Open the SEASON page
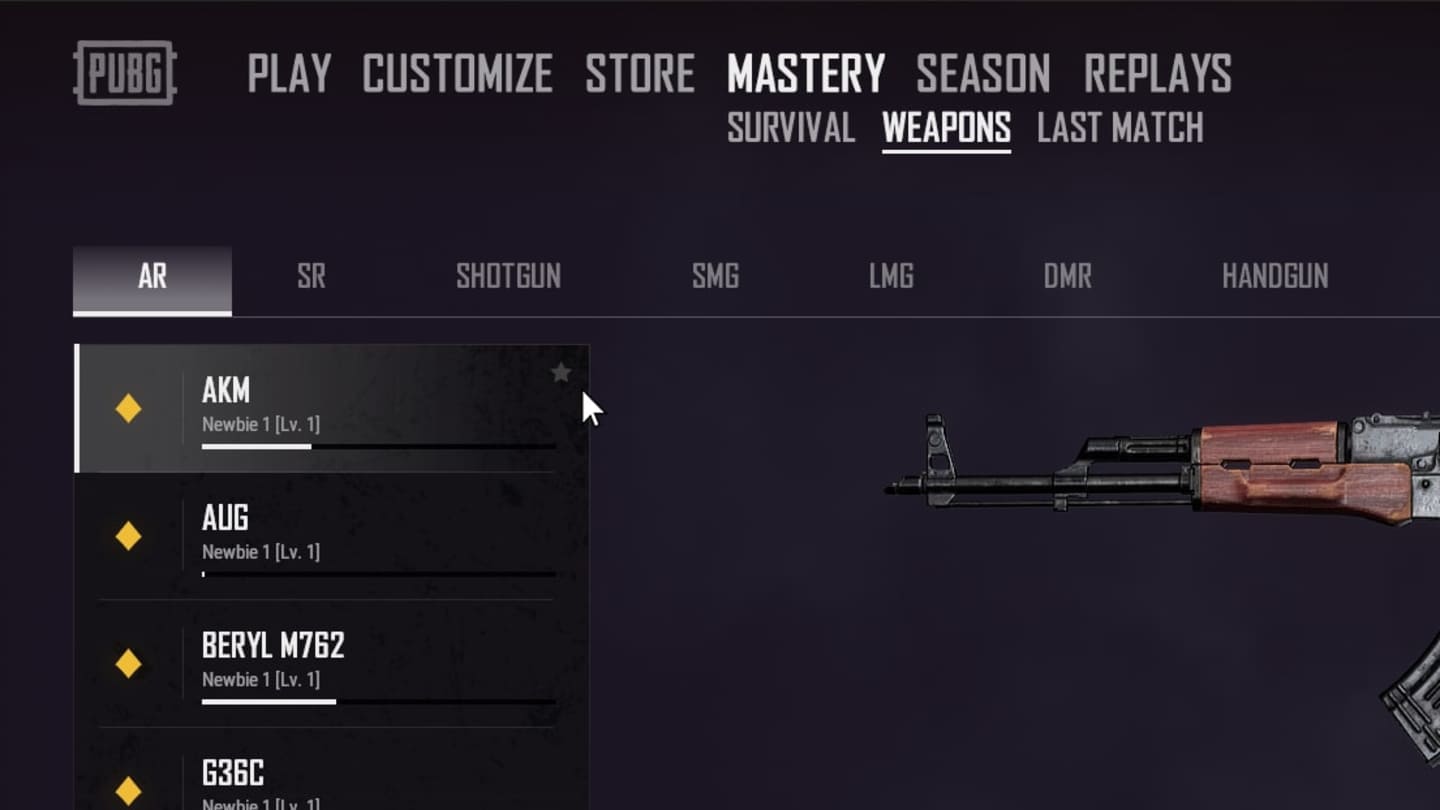Screen dimensions: 1440x810 (983, 74)
